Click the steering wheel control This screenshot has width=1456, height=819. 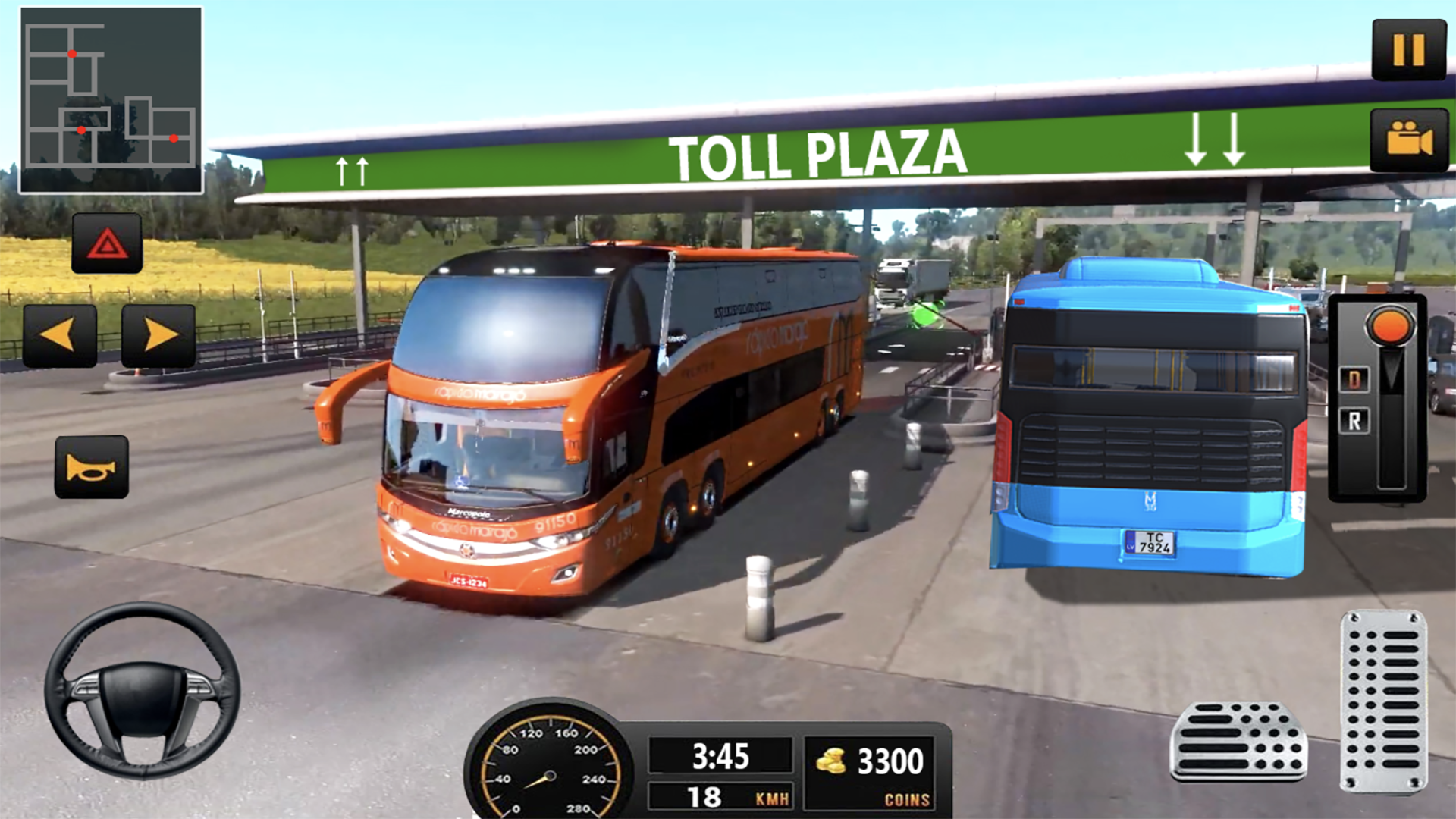click(x=142, y=689)
